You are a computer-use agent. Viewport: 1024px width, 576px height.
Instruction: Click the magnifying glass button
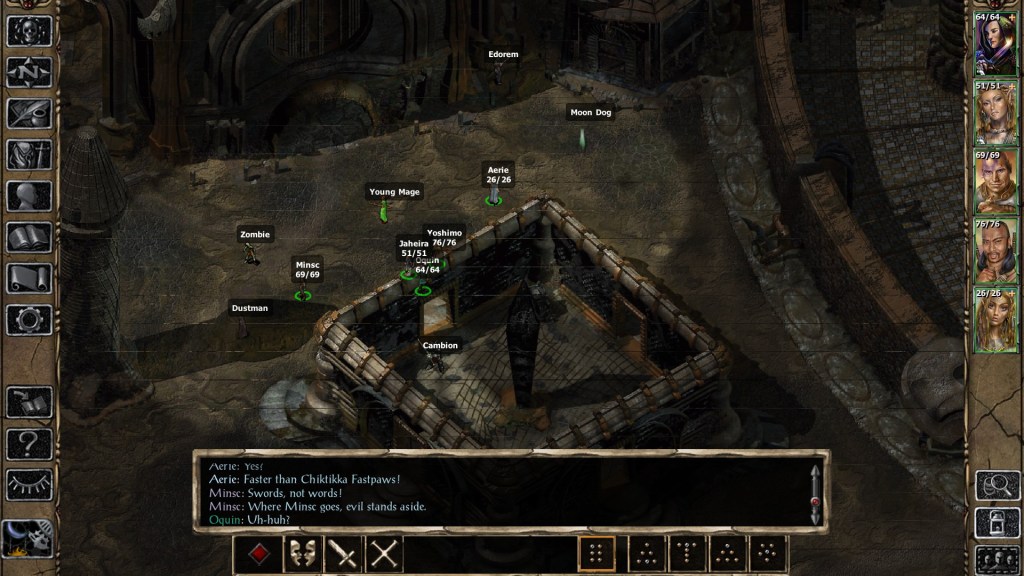[997, 485]
